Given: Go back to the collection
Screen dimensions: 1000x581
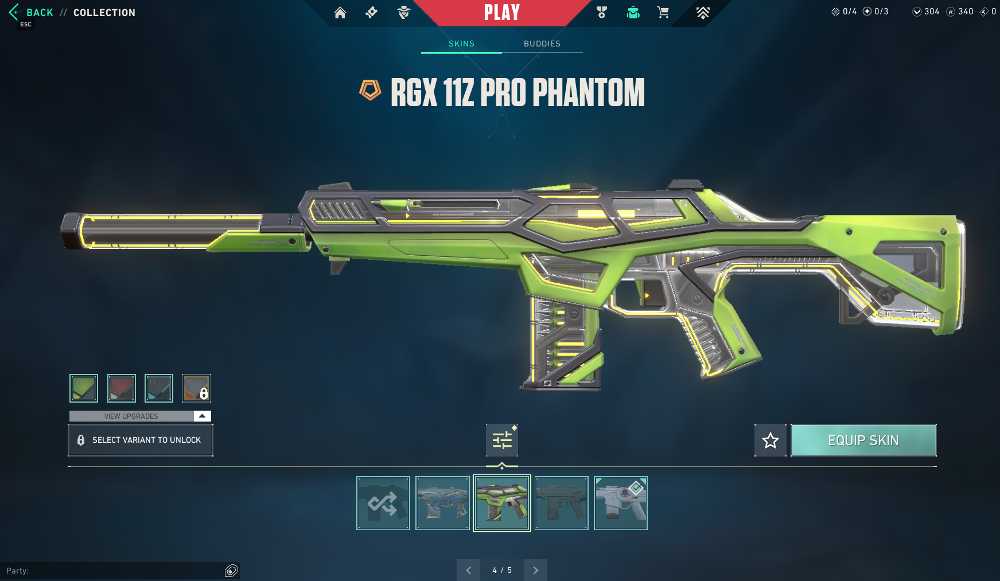Looking at the screenshot, I should point(32,13).
